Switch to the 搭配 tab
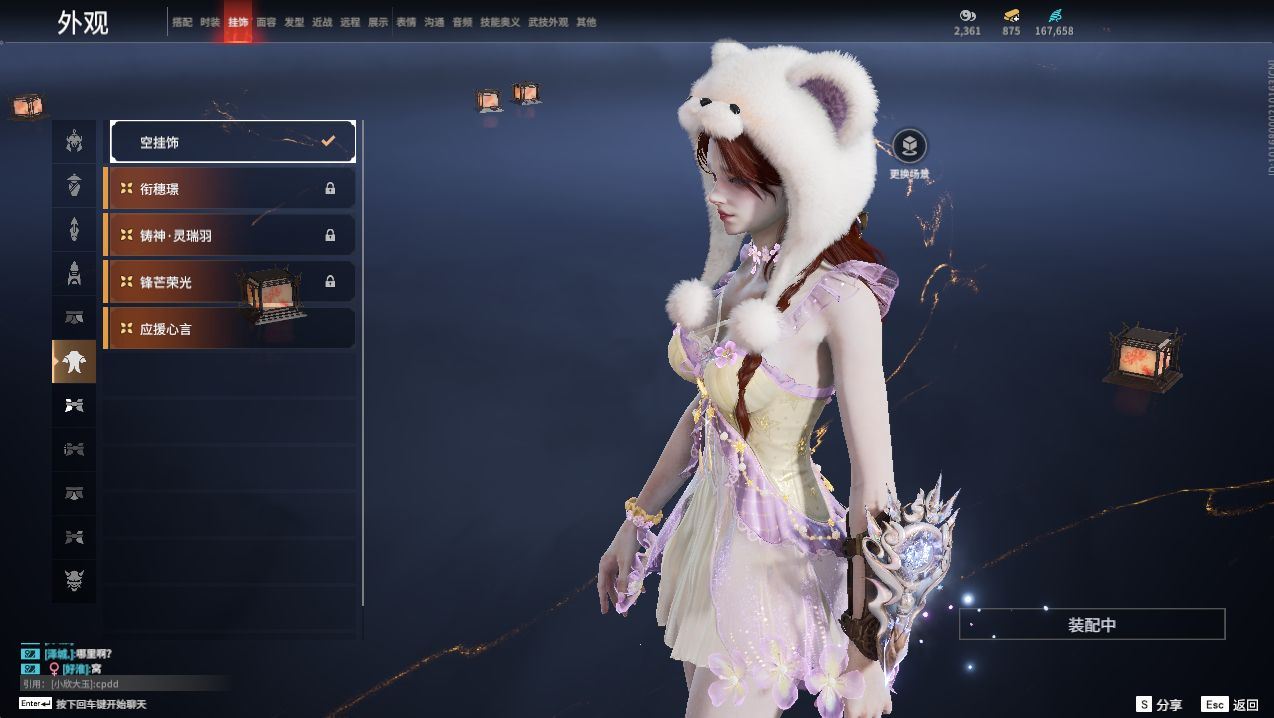This screenshot has height=718, width=1274. 182,22
